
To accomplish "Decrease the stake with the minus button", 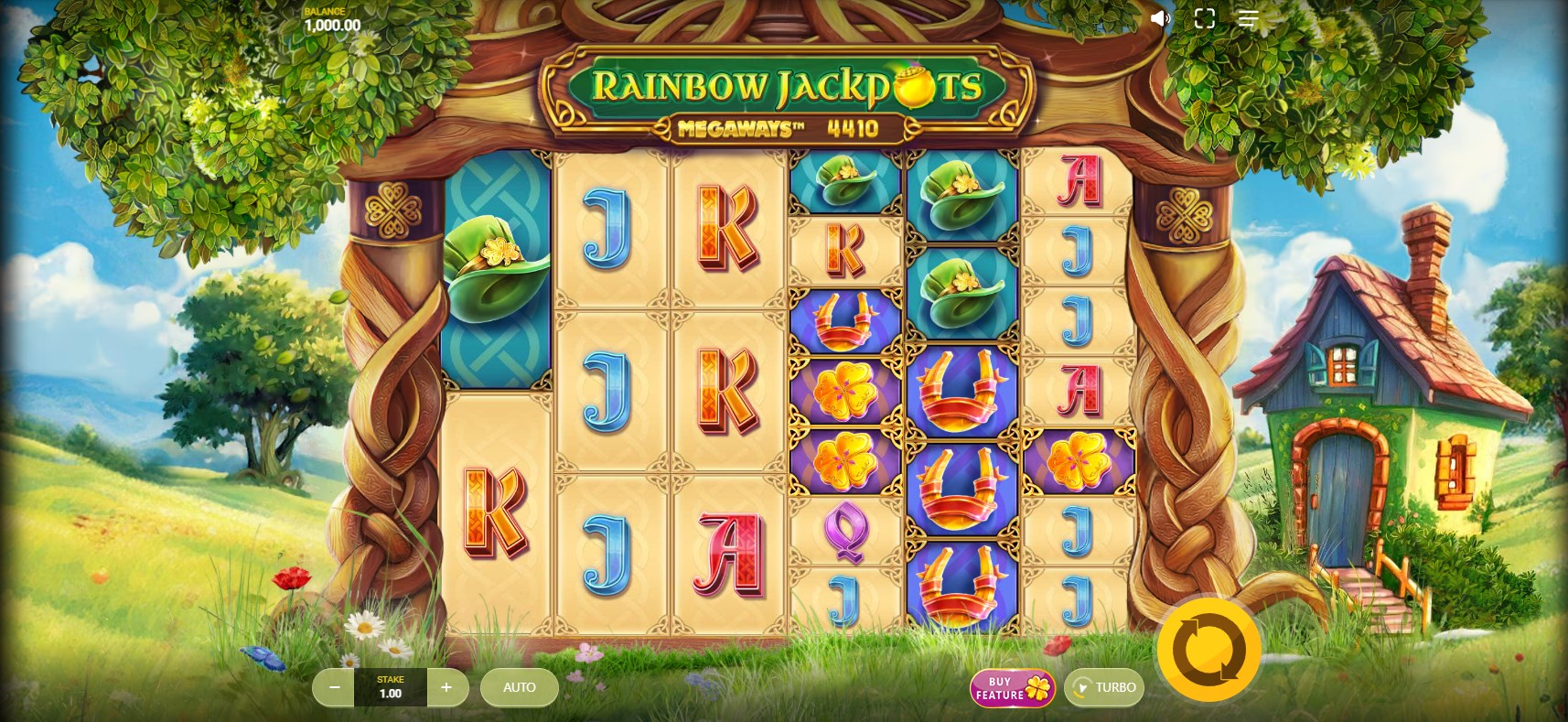I will 334,687.
